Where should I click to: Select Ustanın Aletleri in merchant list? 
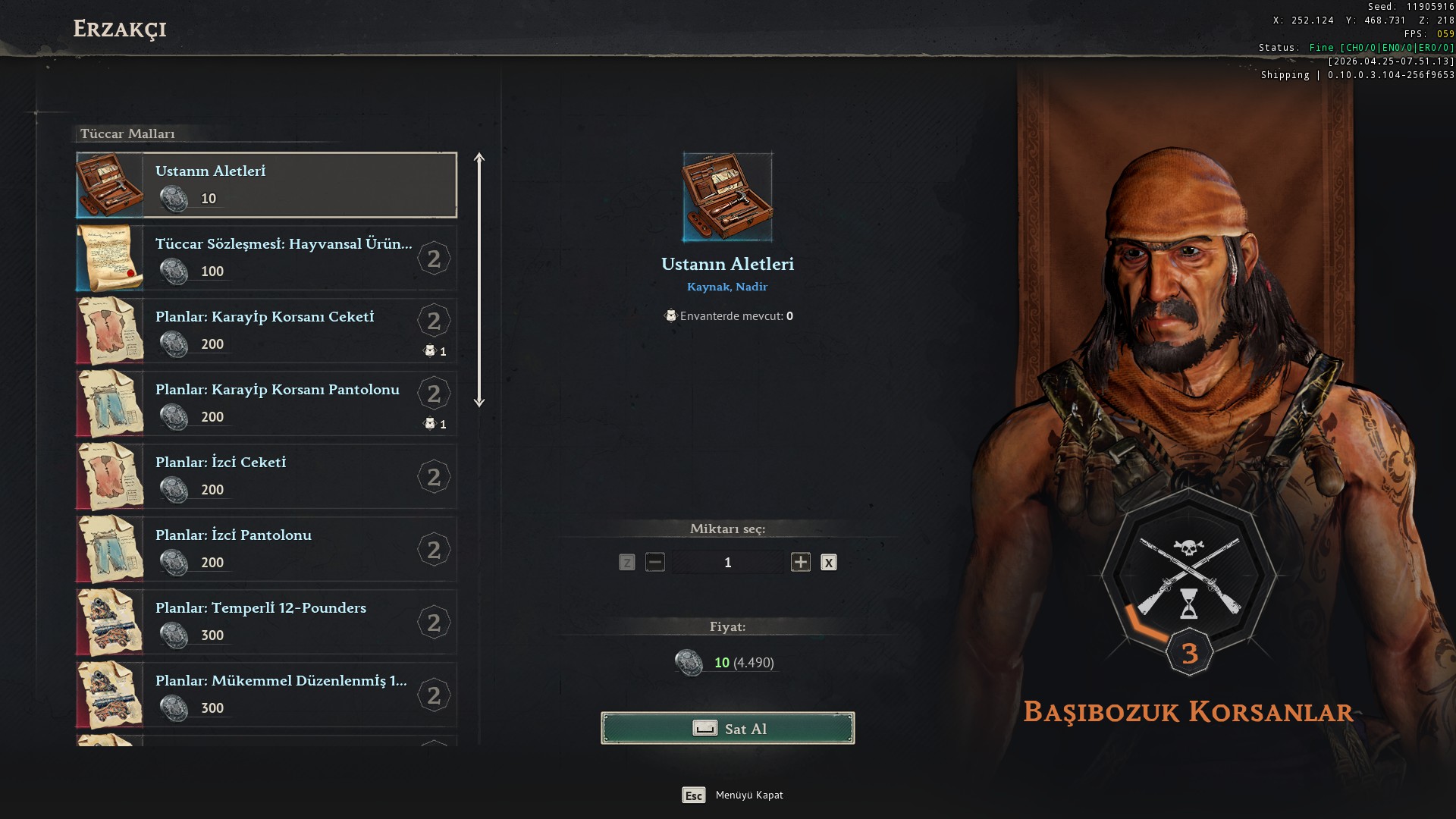pos(266,185)
